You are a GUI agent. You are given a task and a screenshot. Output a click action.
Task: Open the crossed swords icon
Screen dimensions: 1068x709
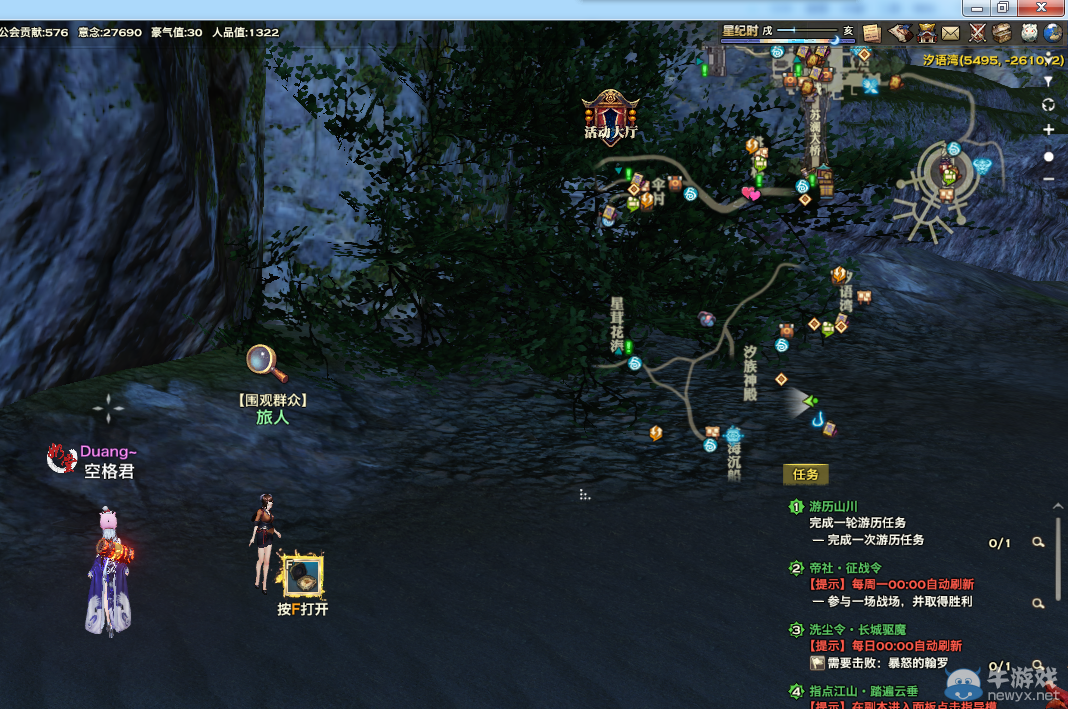coord(977,33)
